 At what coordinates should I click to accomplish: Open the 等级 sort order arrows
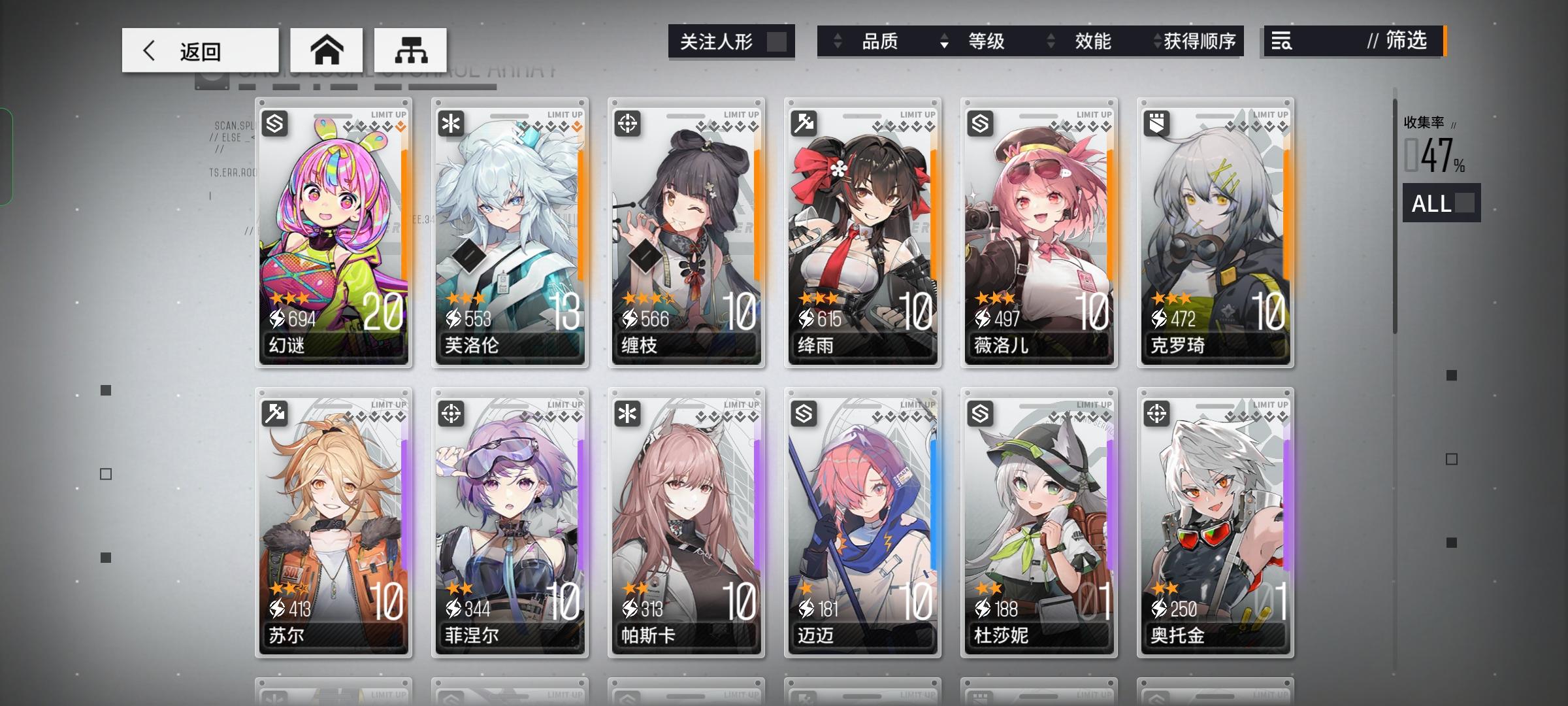(943, 41)
